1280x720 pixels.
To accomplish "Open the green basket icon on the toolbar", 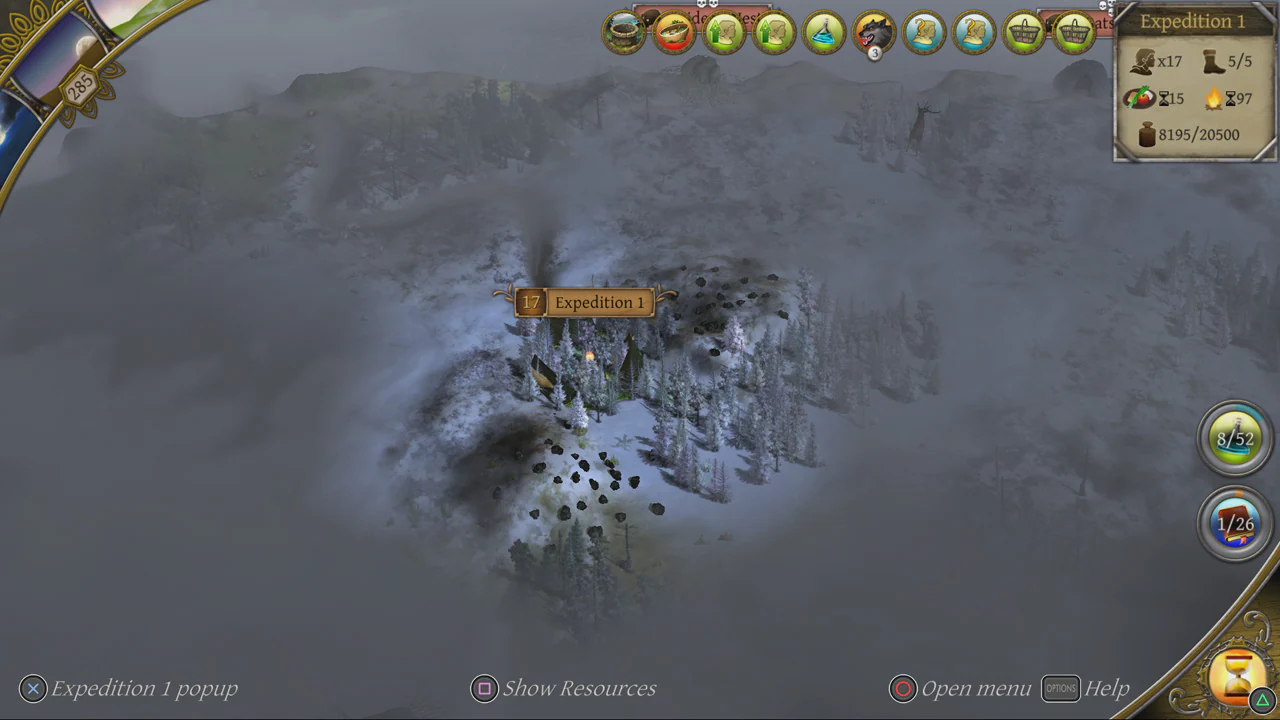I will click(x=1023, y=32).
